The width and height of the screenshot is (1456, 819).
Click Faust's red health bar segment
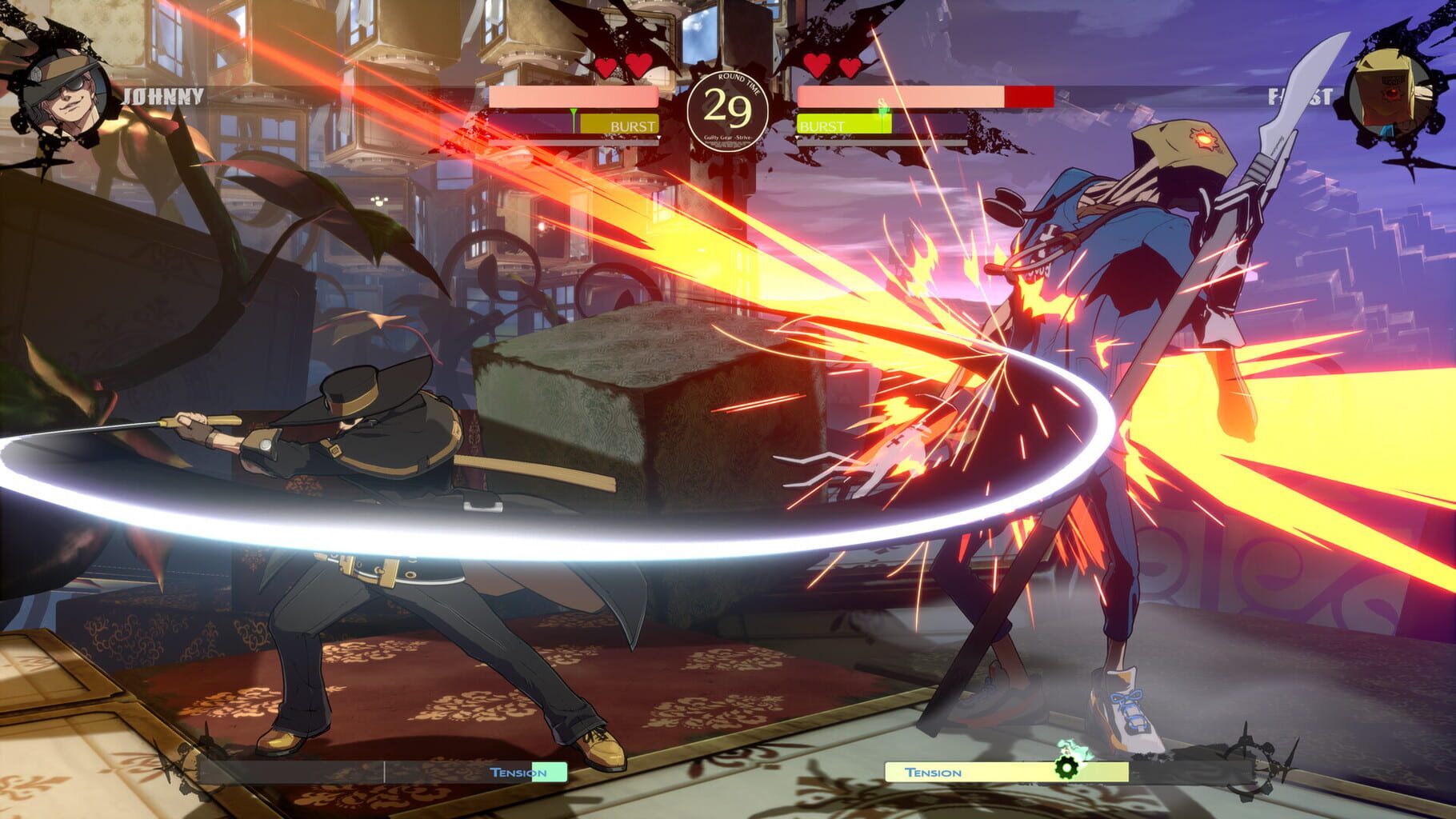[1028, 96]
